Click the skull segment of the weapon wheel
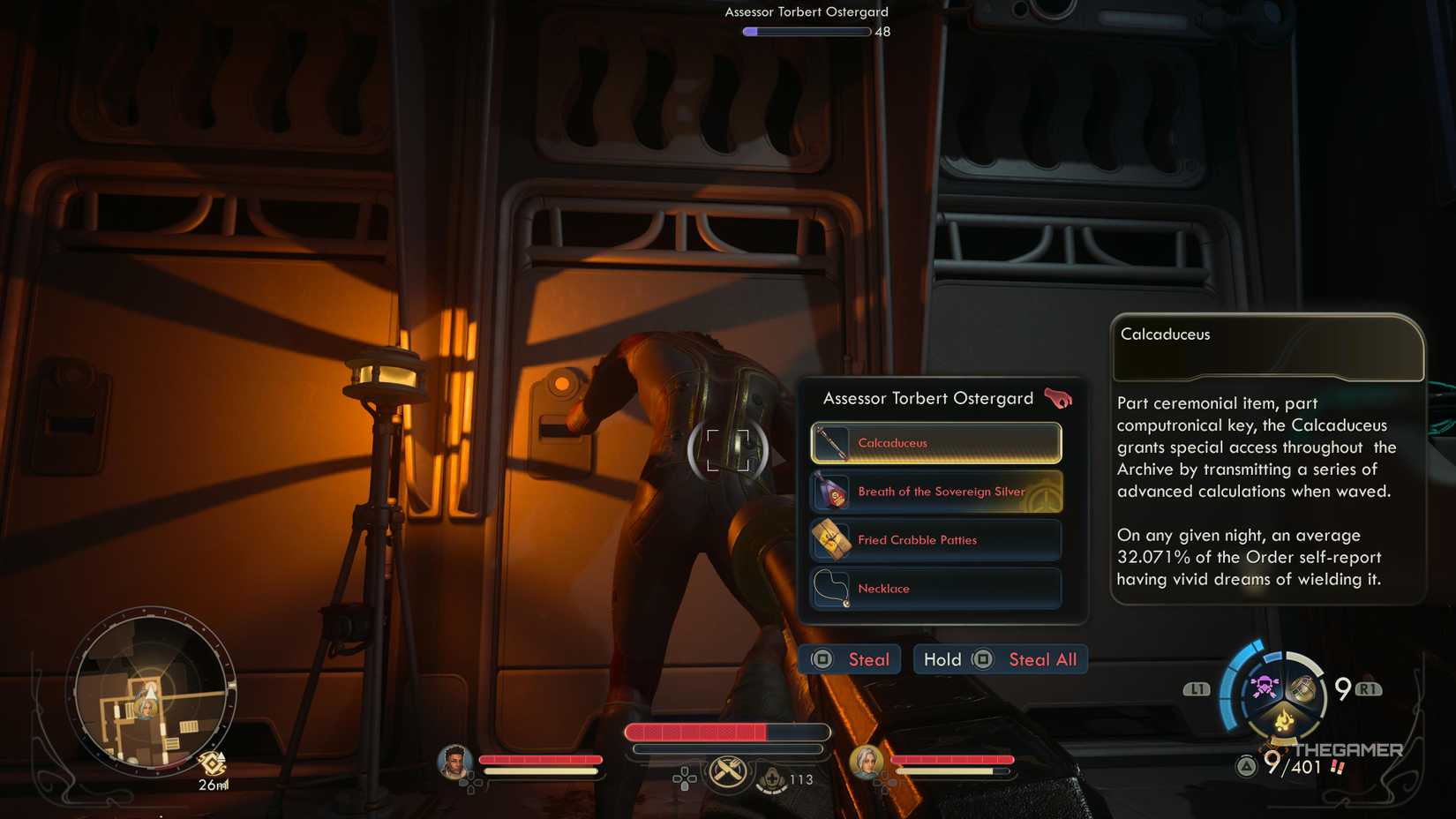The width and height of the screenshot is (1456, 819). pyautogui.click(x=1264, y=685)
